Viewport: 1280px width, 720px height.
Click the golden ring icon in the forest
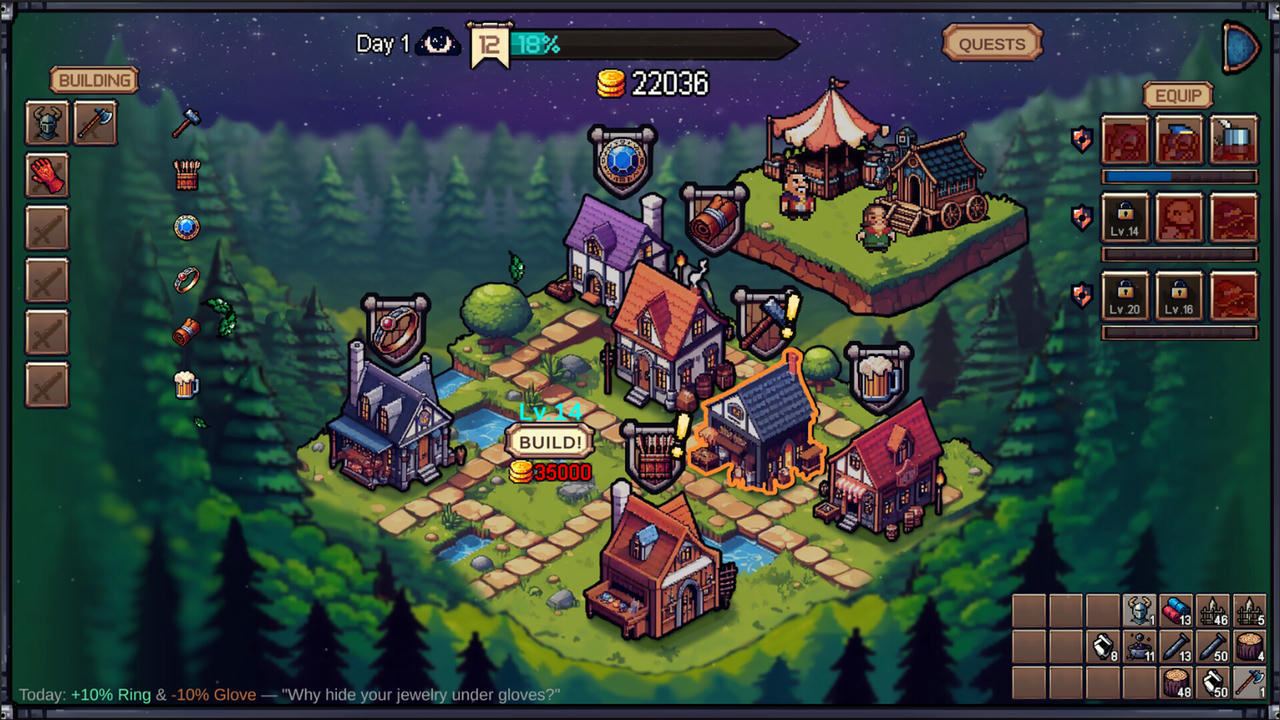(x=188, y=278)
